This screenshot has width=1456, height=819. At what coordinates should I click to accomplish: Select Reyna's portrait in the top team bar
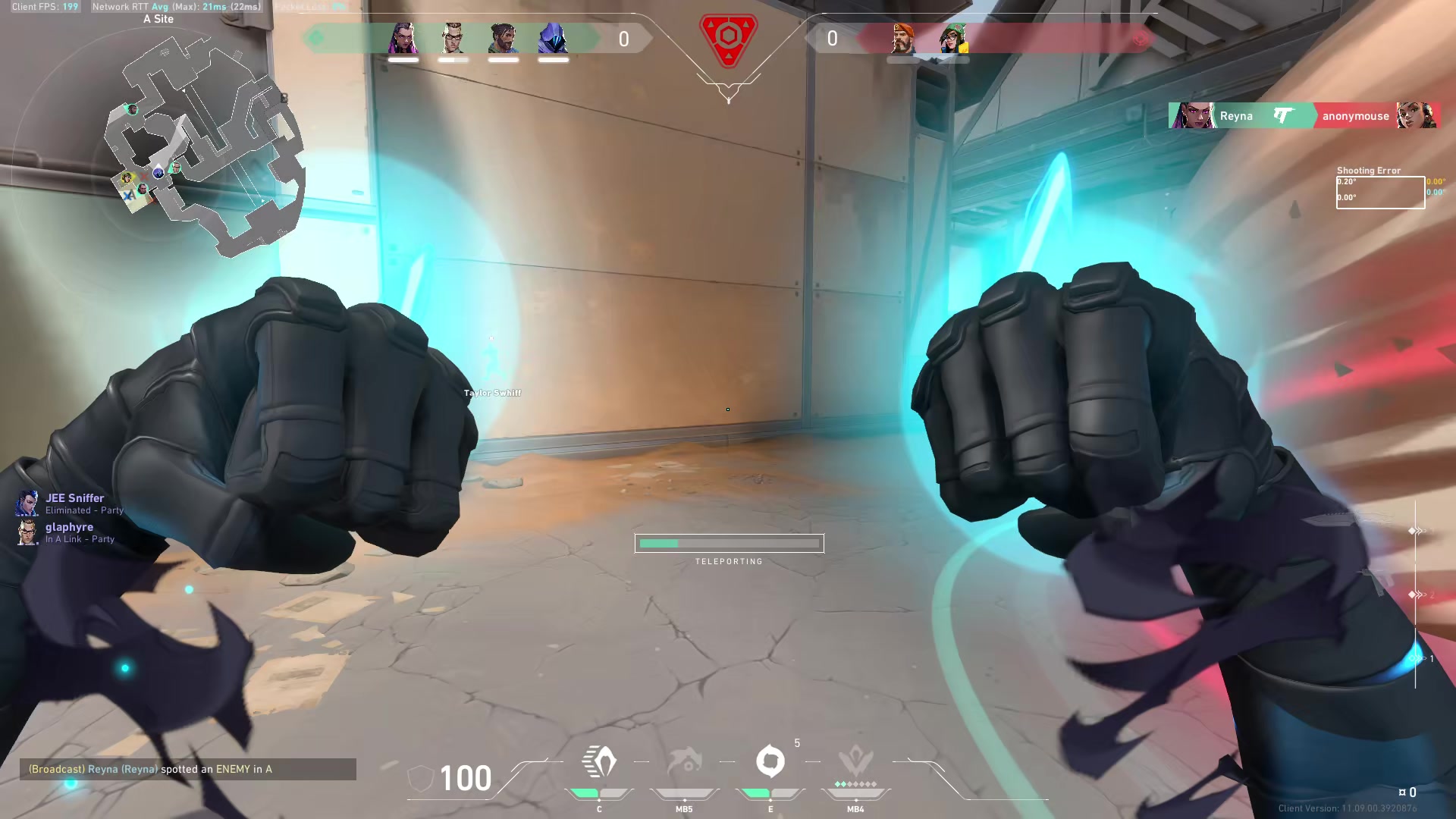click(403, 39)
